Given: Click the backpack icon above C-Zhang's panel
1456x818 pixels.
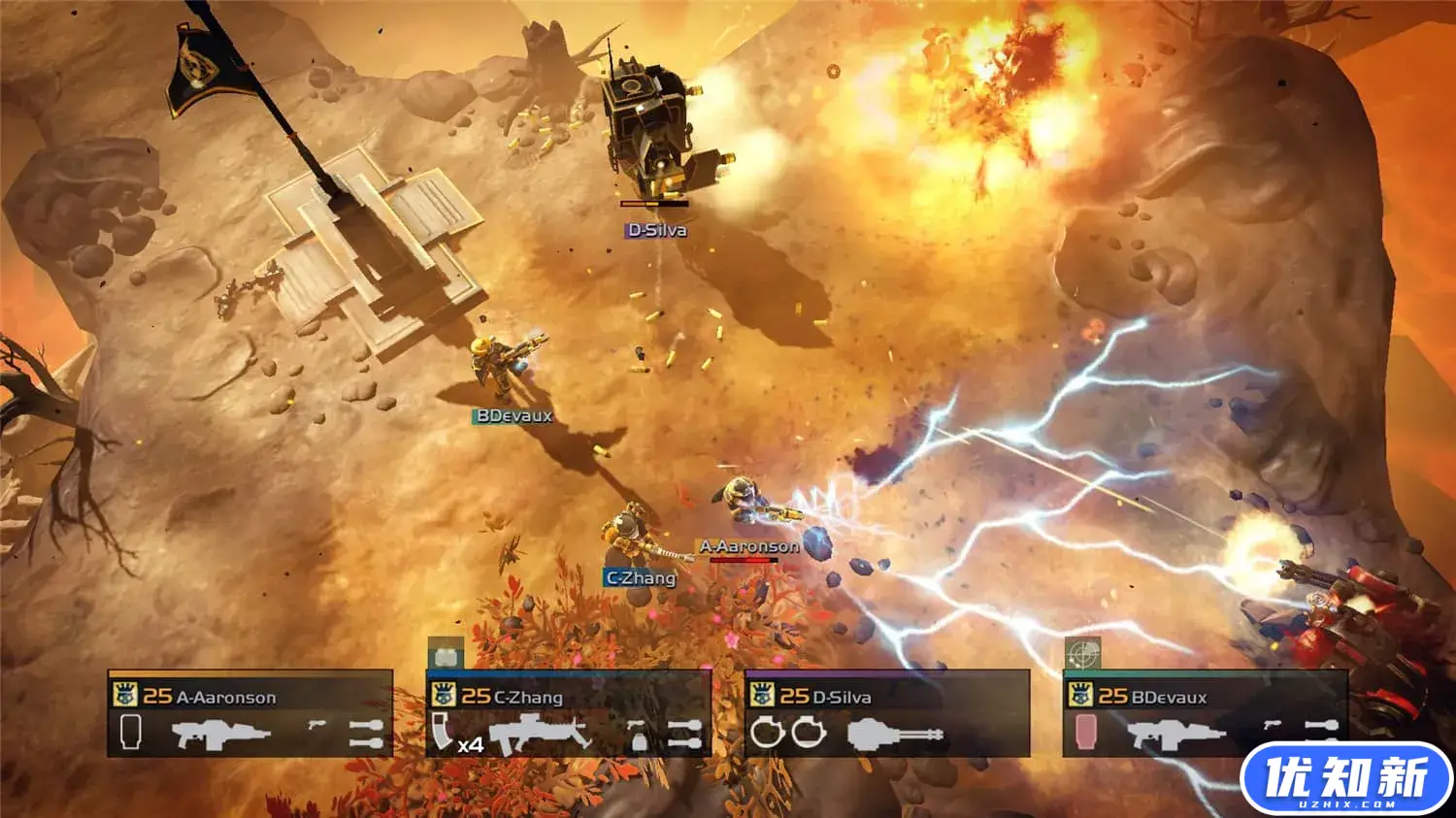Looking at the screenshot, I should [446, 655].
